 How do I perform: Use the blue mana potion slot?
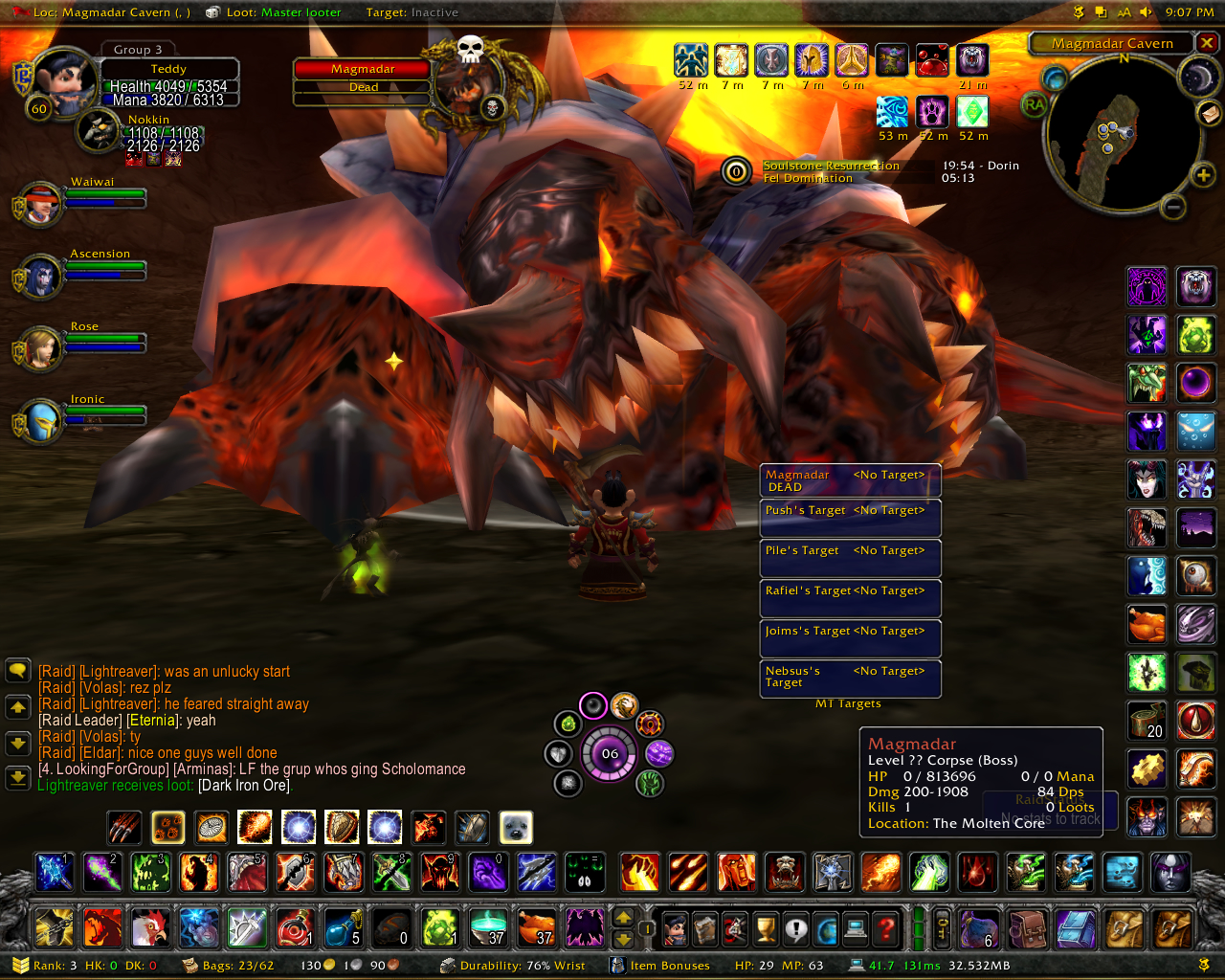342,927
